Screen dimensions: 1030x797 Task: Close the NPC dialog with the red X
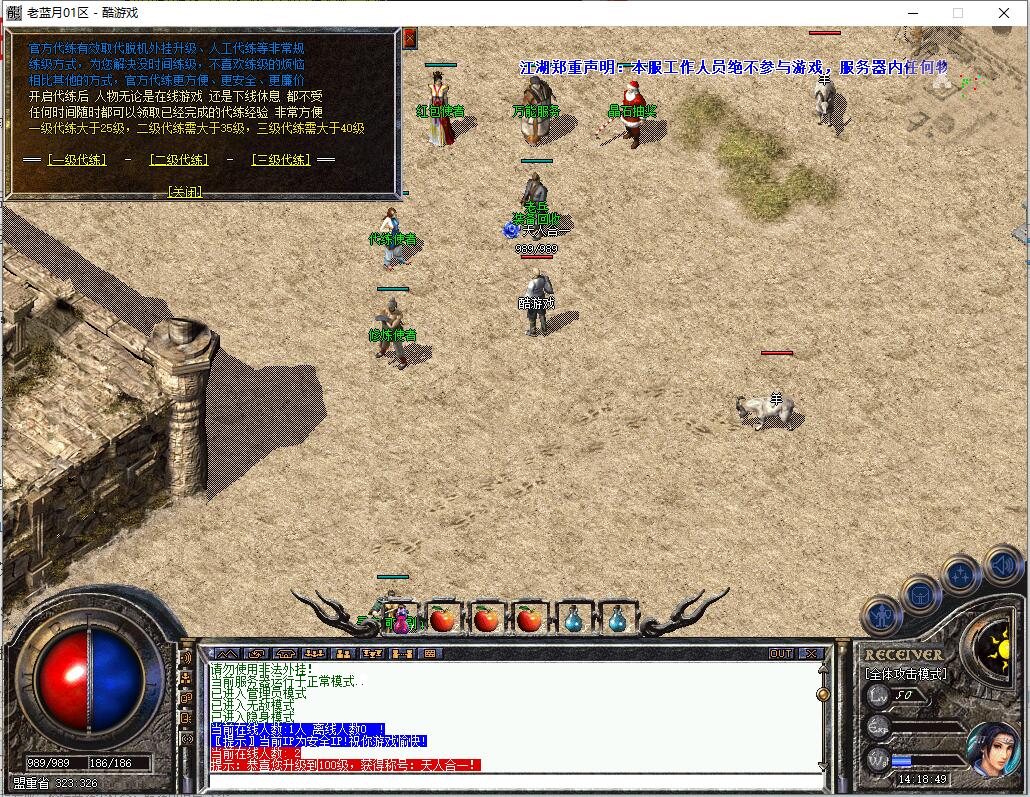(x=409, y=39)
